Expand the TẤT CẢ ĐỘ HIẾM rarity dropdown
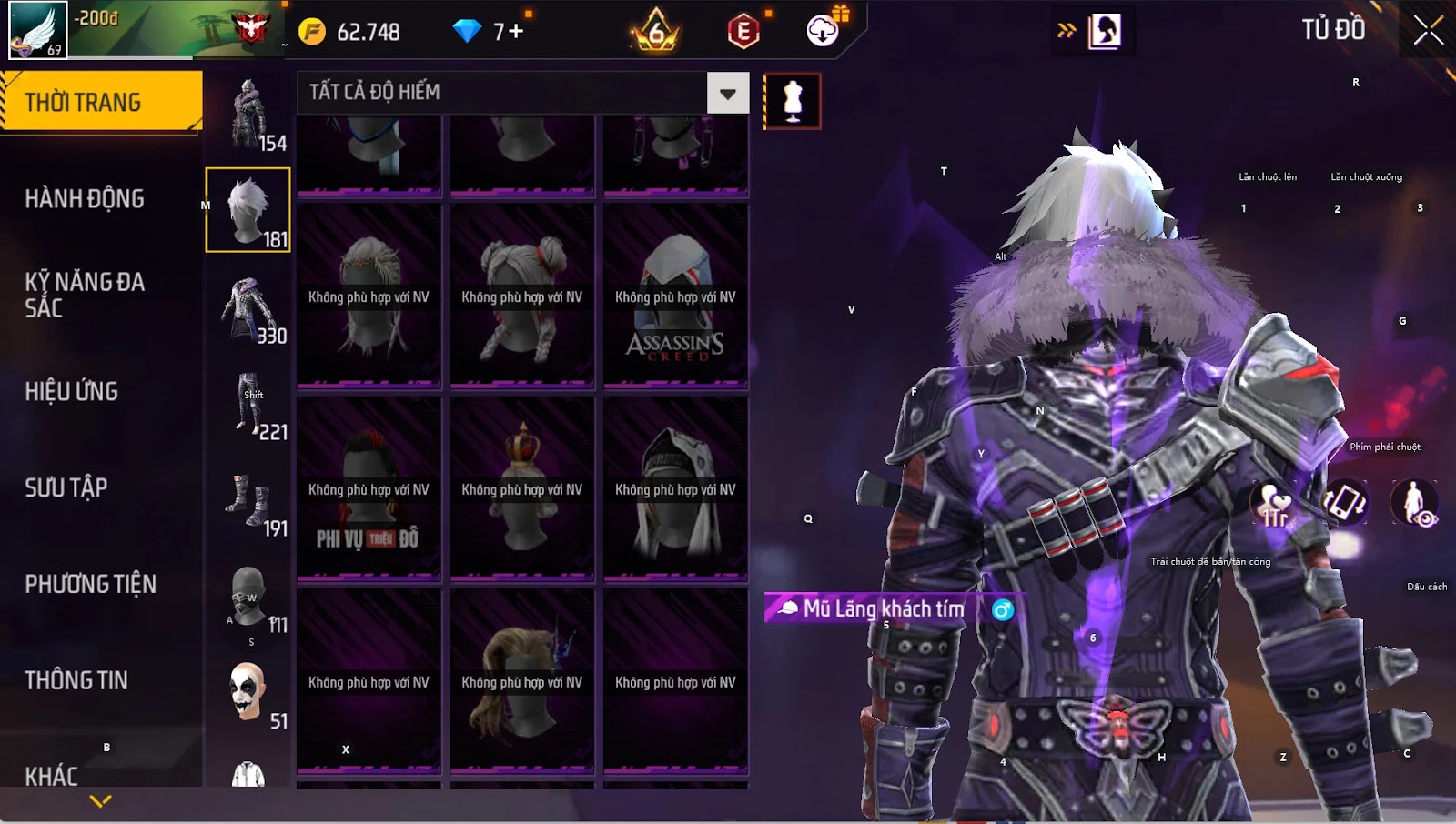The image size is (1456, 824). (x=727, y=93)
